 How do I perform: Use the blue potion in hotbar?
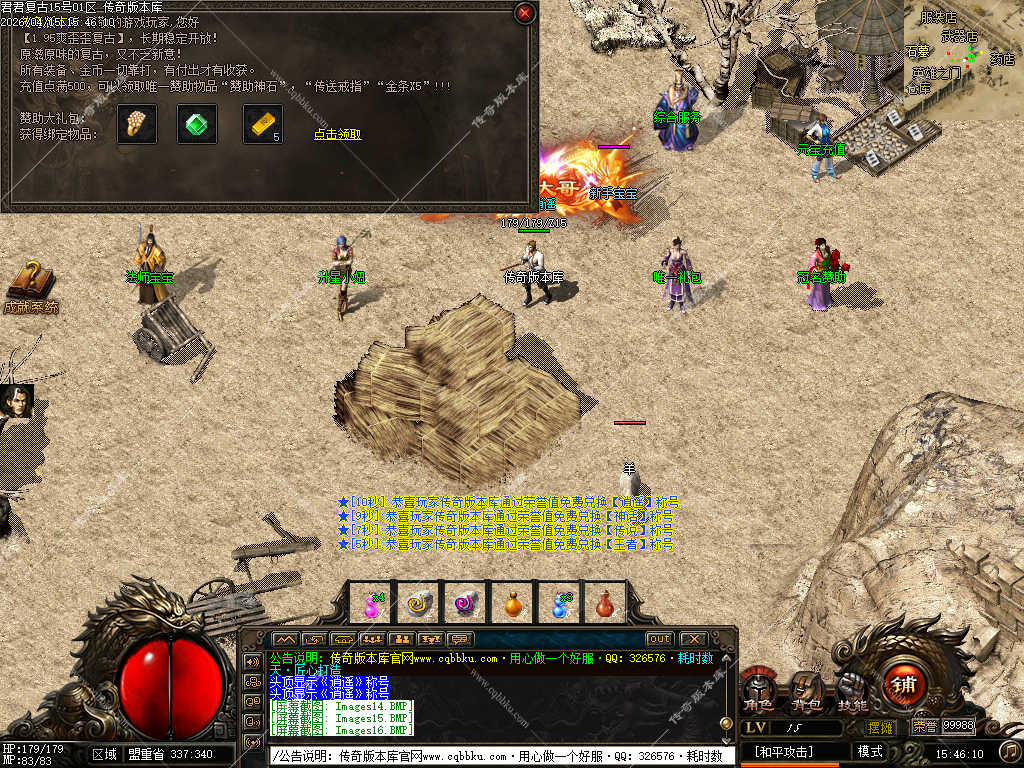[560, 603]
